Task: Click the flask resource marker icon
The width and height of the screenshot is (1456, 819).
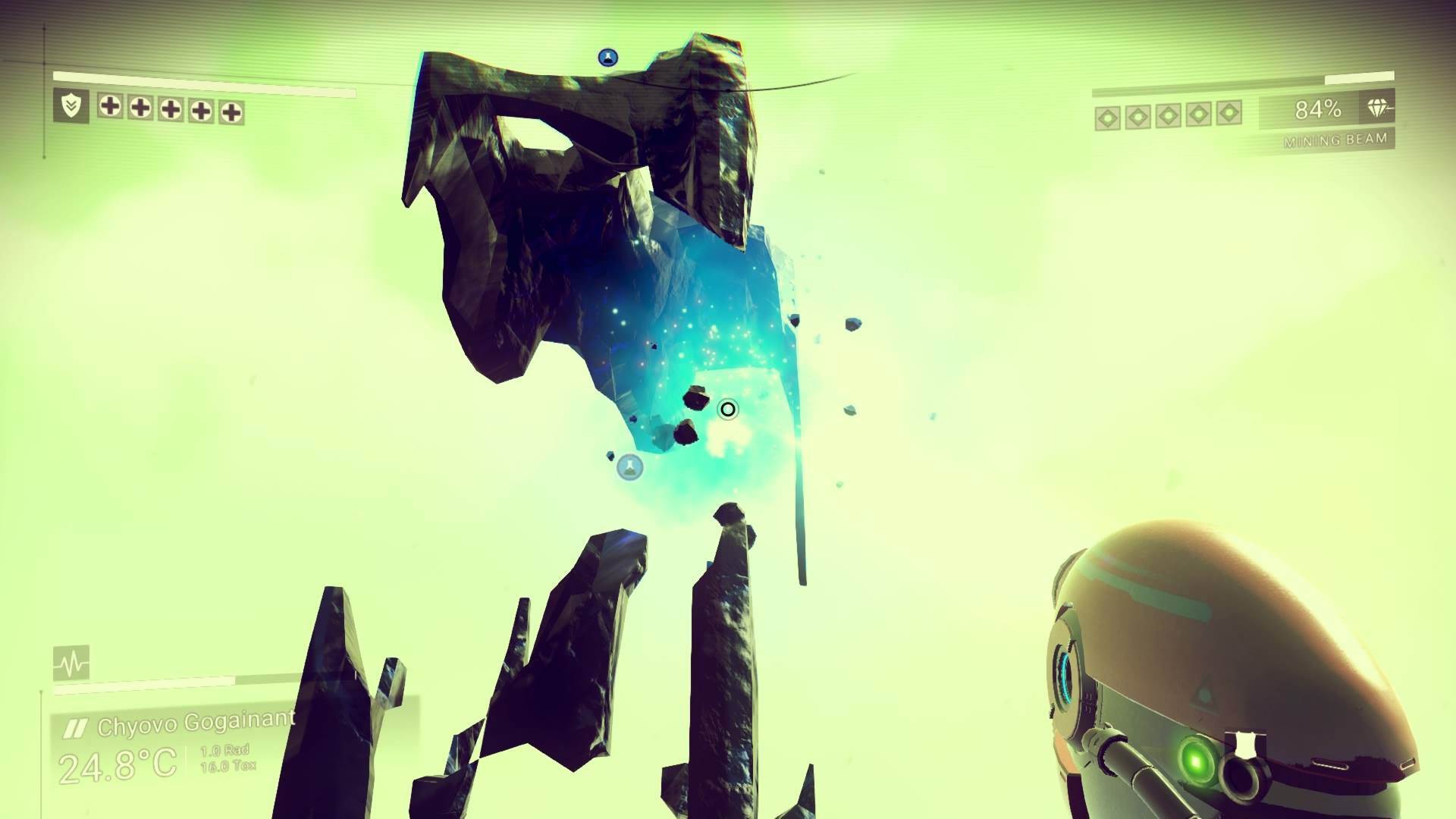Action: click(629, 467)
